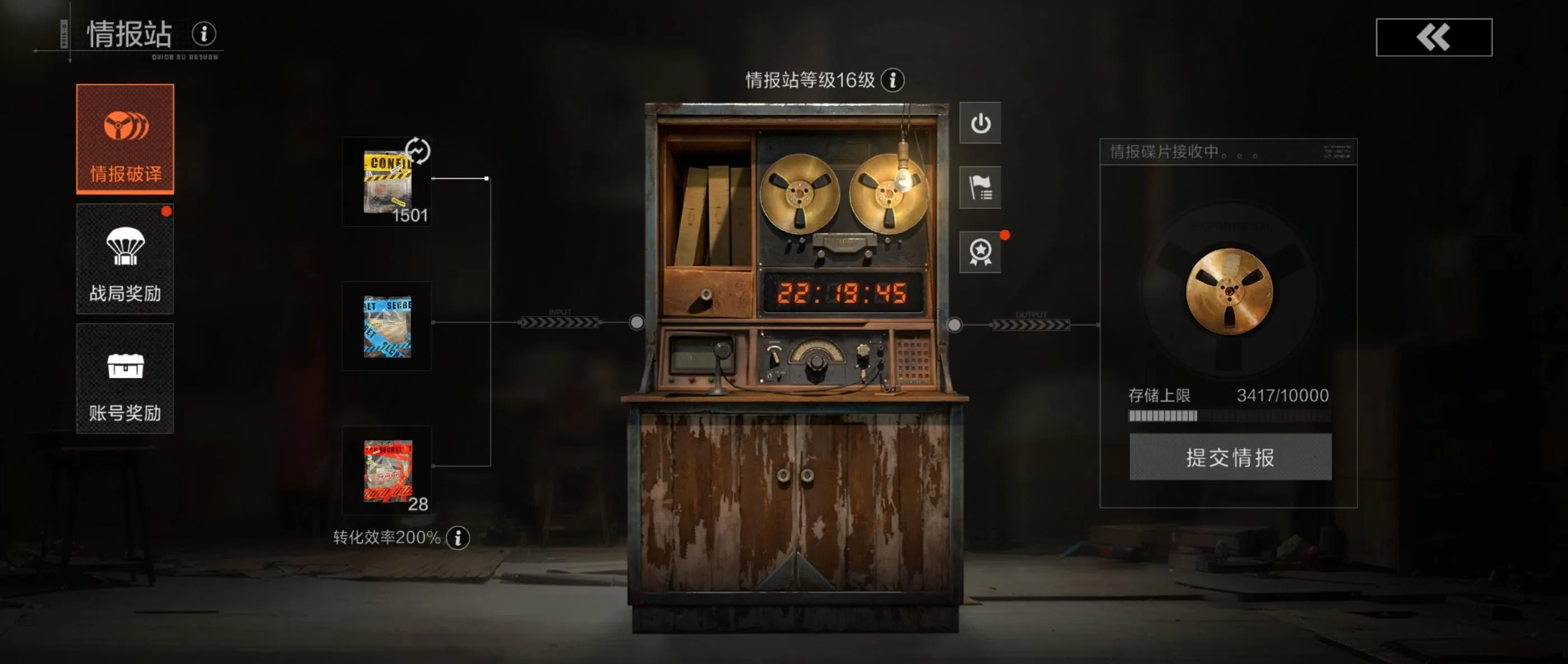1568x664 pixels.
Task: Toggle the power button beside the machine
Action: coord(980,123)
